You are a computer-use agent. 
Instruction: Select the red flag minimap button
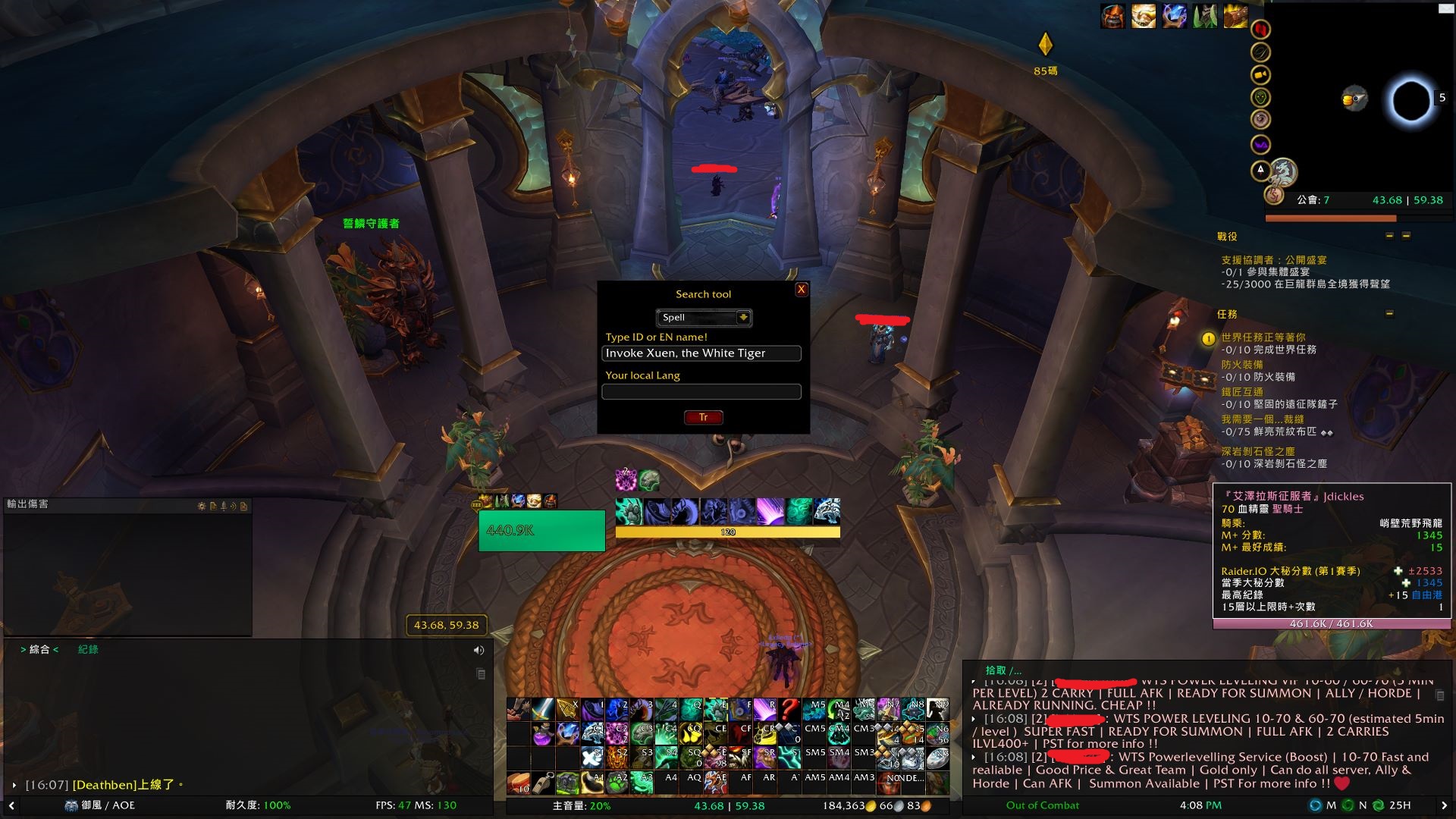point(1260,30)
